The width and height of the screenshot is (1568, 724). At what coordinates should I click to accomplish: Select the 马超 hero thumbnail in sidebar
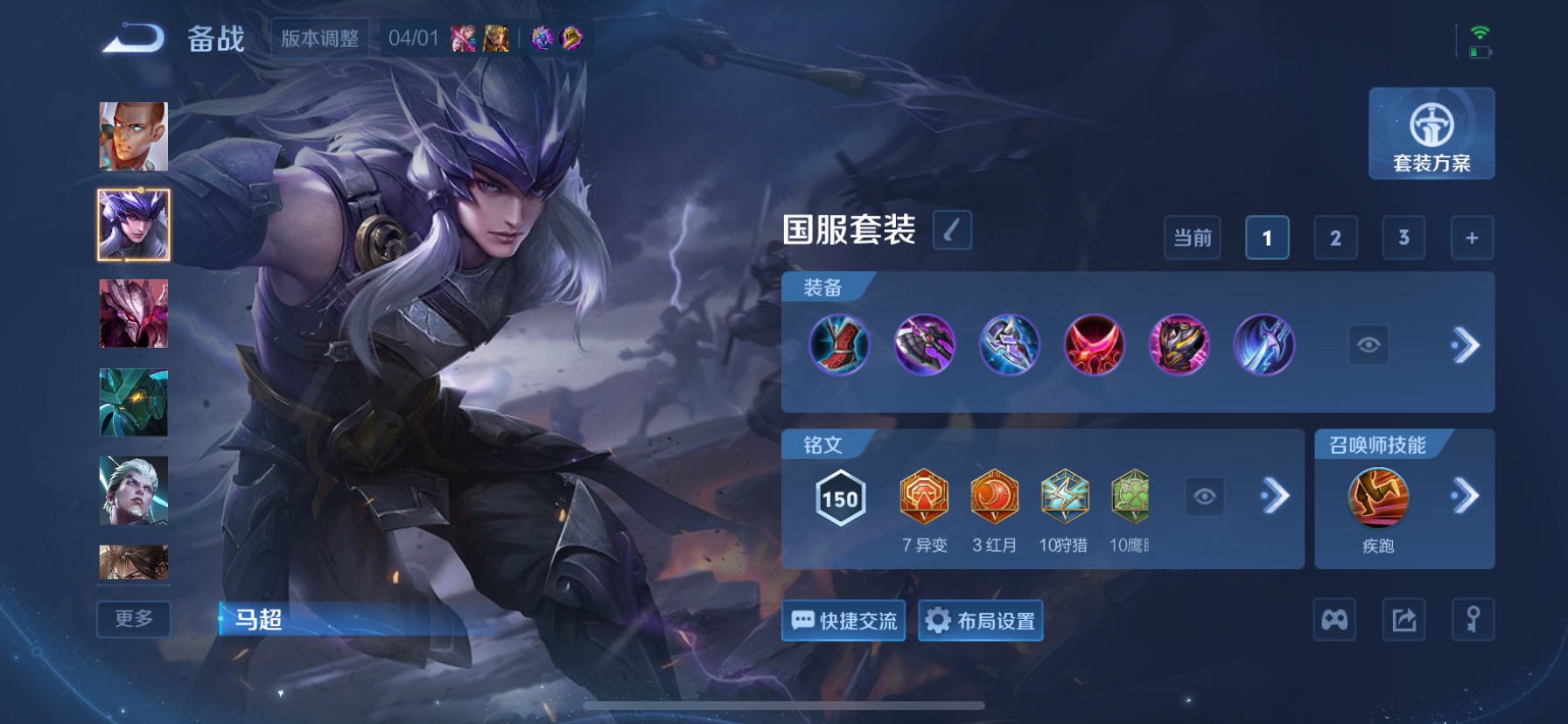coord(133,223)
